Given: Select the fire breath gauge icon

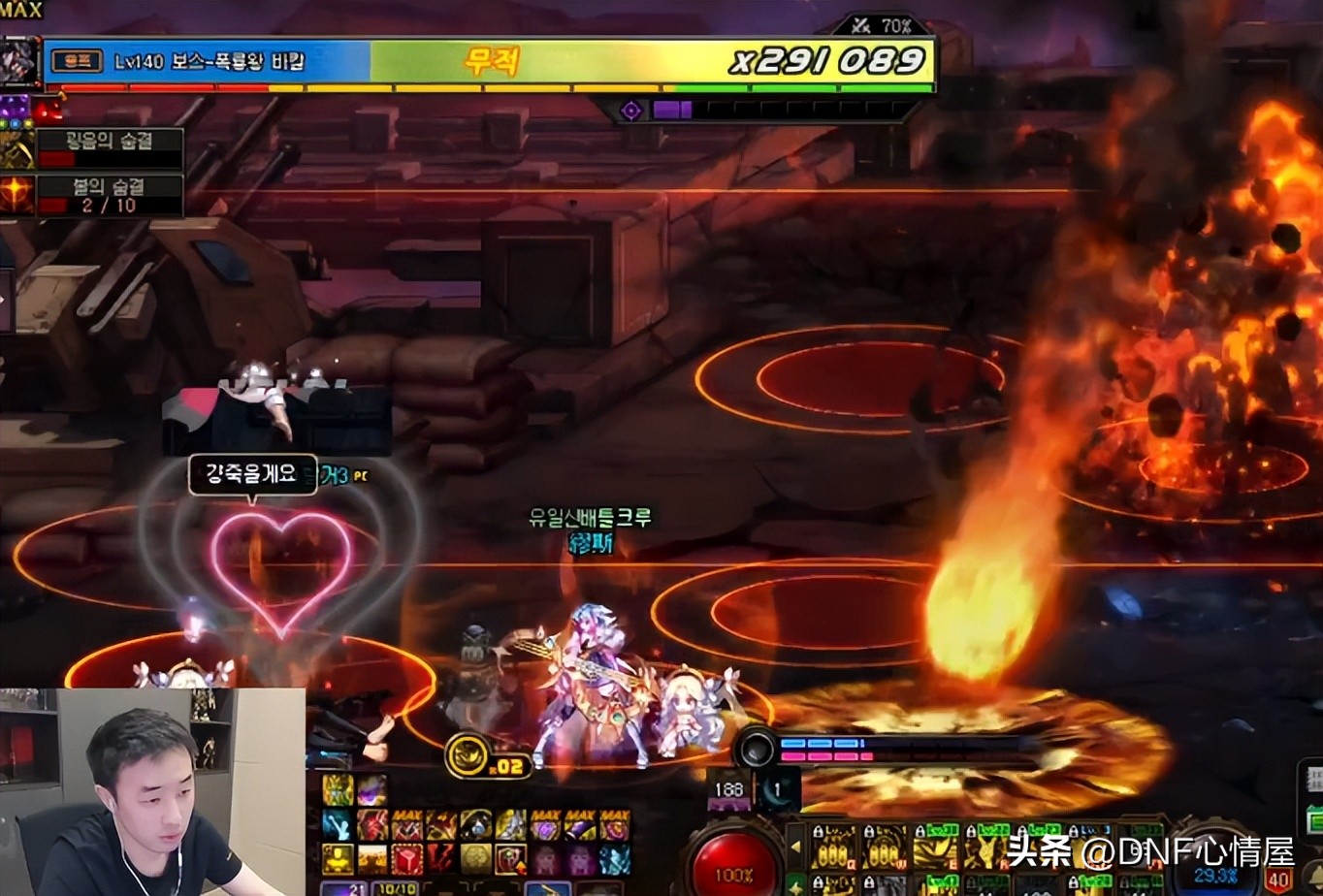Looking at the screenshot, I should [x=16, y=195].
